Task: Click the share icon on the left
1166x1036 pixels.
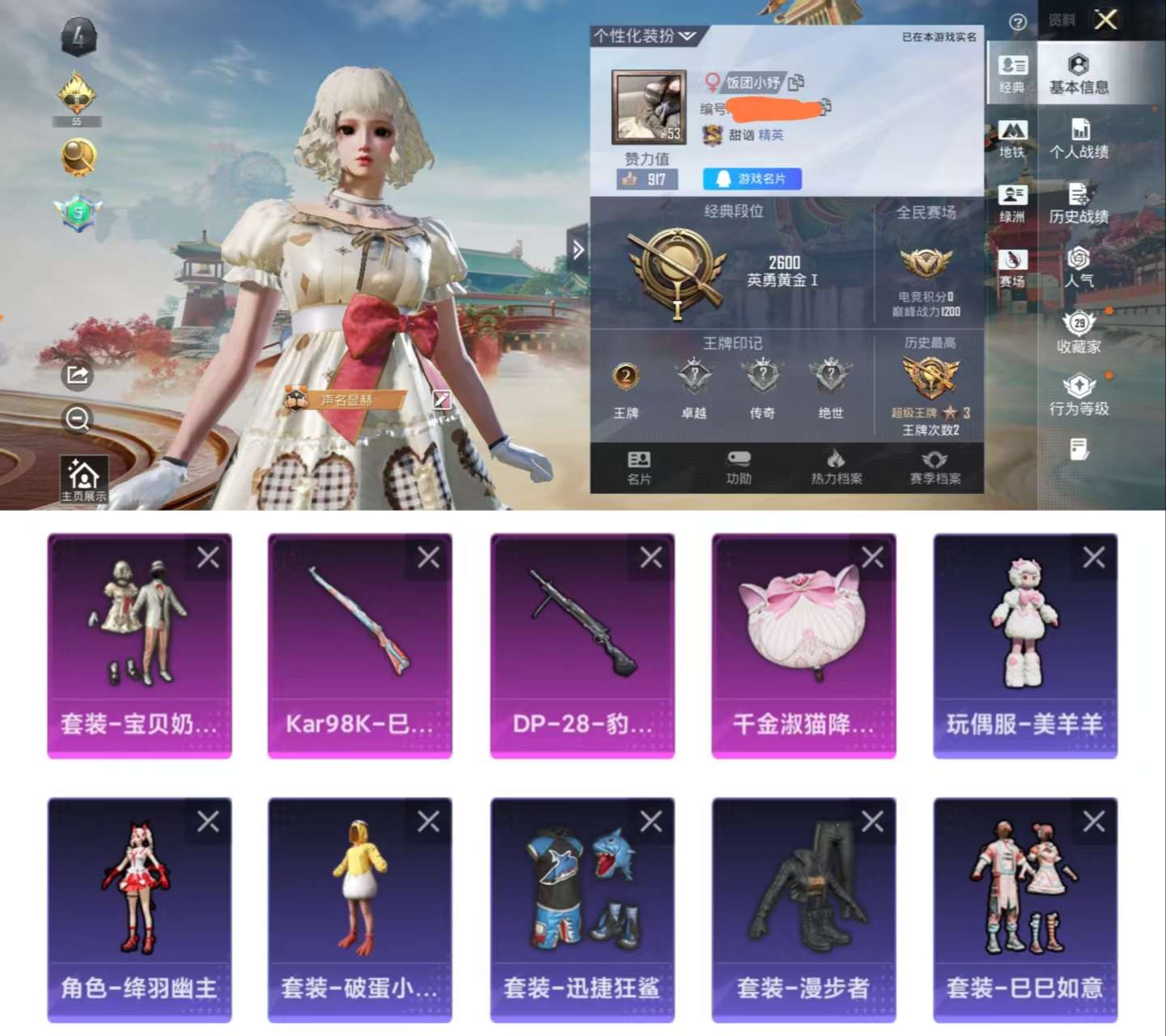Action: tap(78, 374)
